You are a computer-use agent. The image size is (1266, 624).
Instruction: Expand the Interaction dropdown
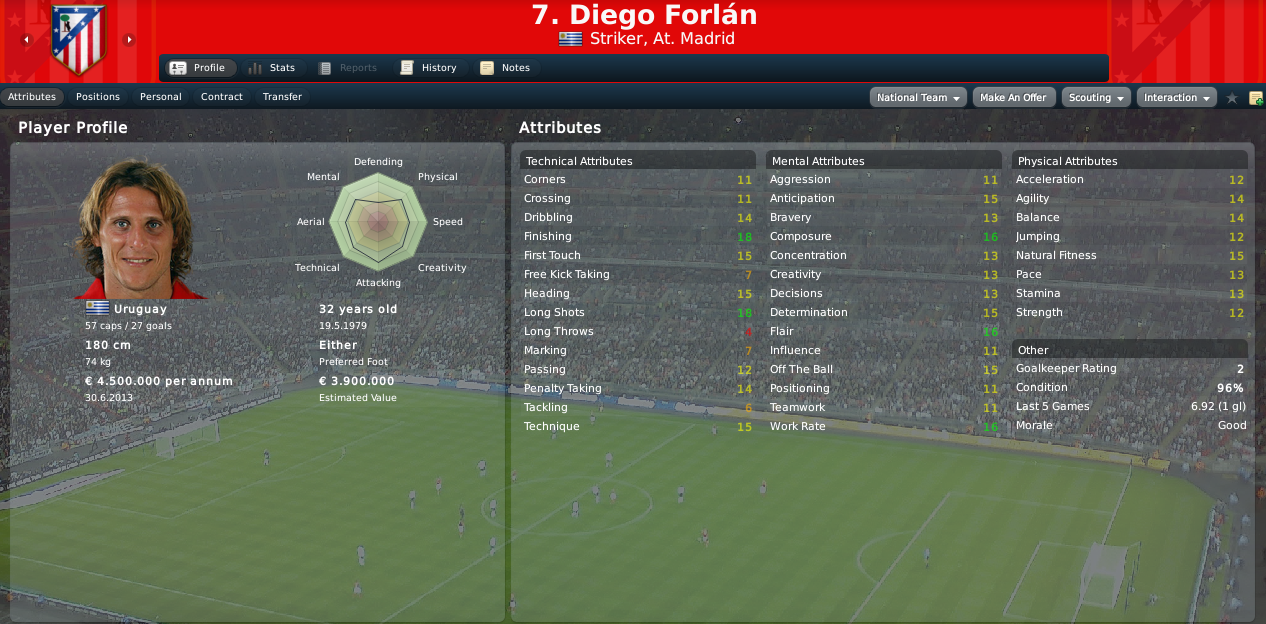[x=1176, y=98]
